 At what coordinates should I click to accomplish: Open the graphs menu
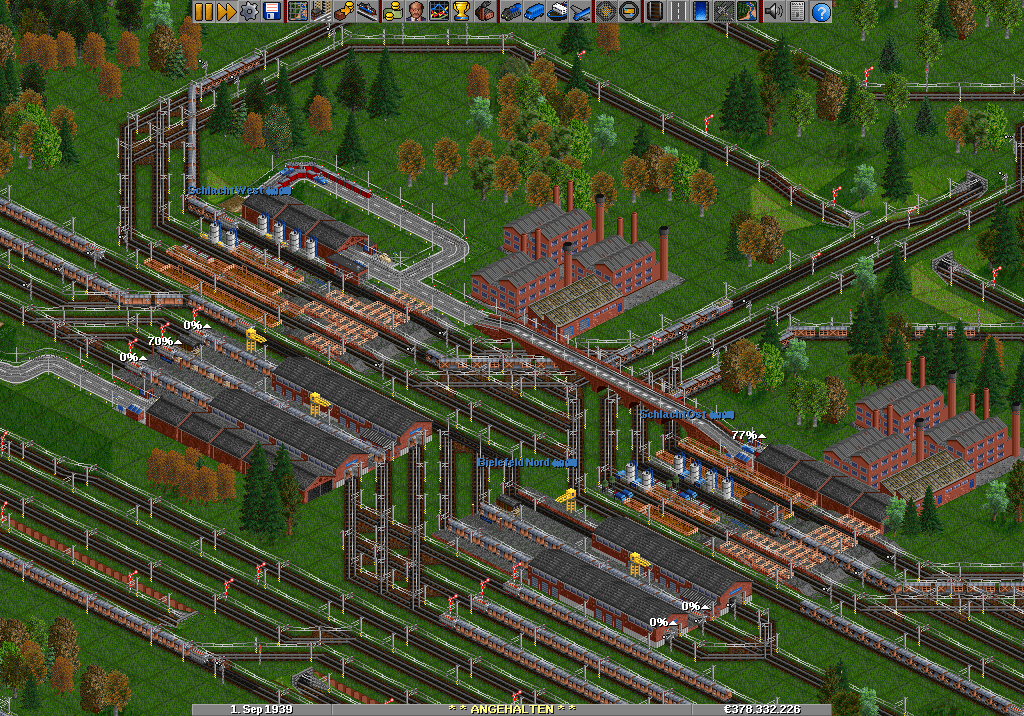click(x=439, y=11)
